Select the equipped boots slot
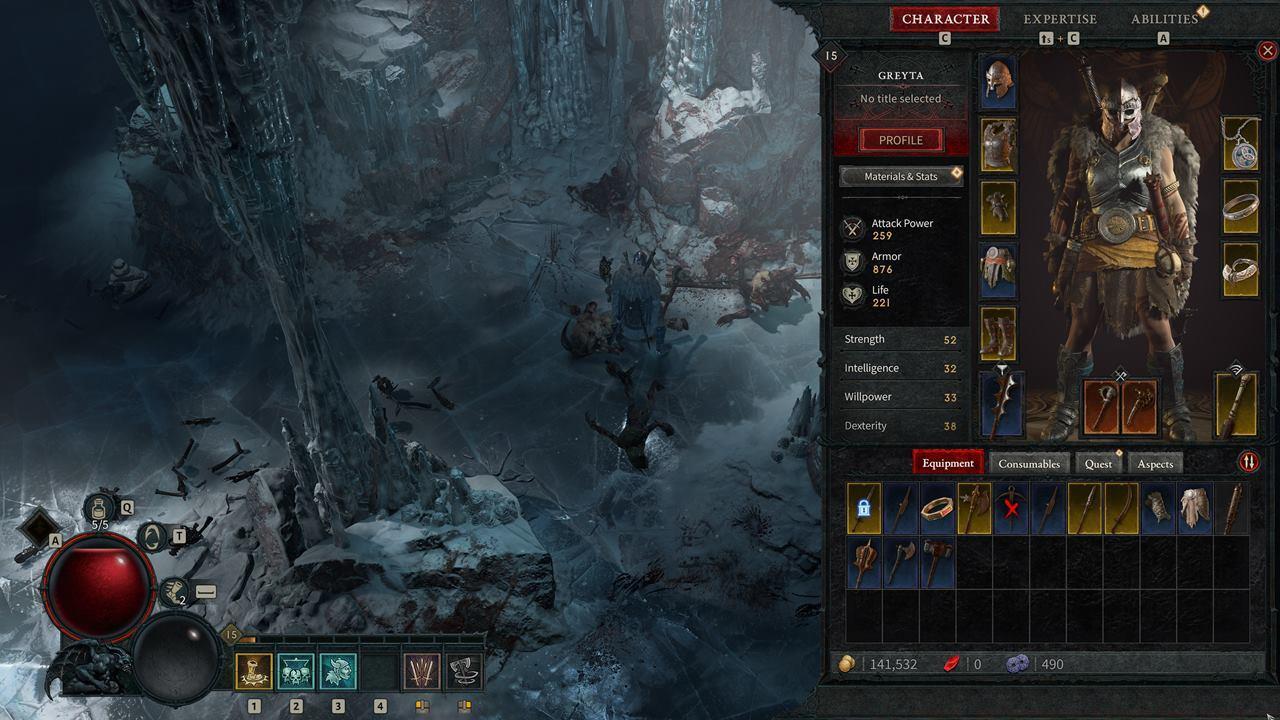This screenshot has width=1280, height=720. (x=998, y=333)
